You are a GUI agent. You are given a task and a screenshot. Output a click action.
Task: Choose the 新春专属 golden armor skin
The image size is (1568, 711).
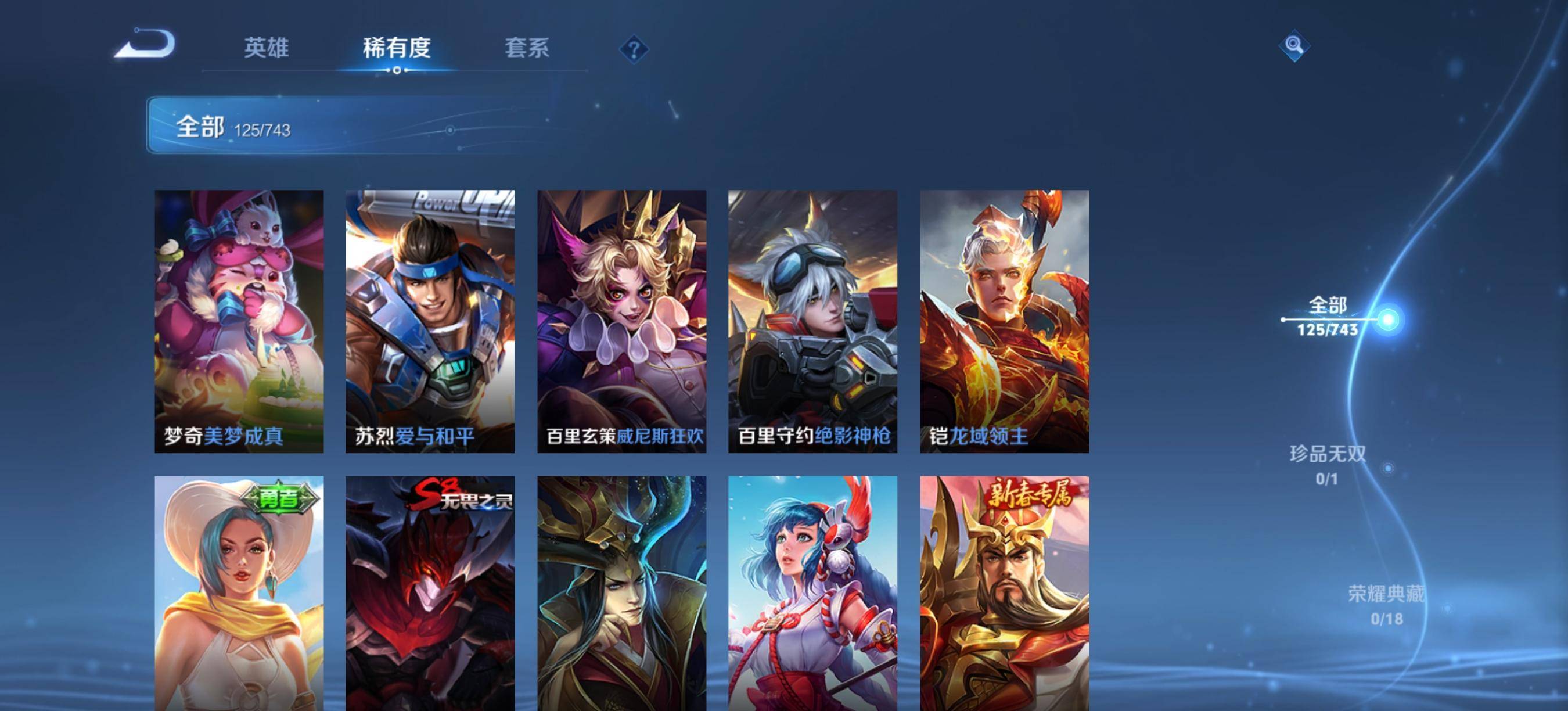click(x=1004, y=594)
